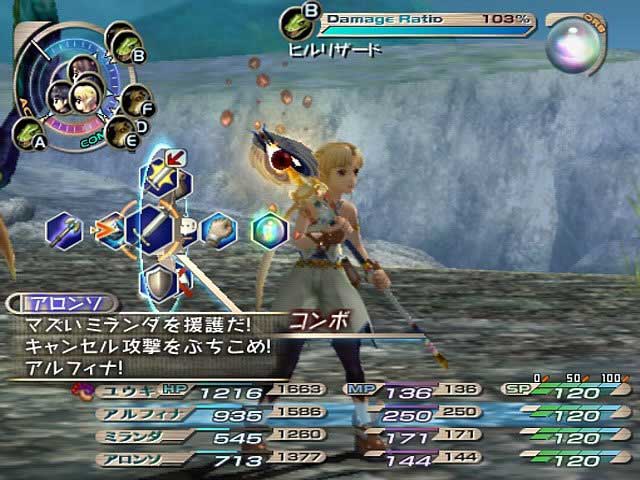Choose the axe command icon
640x480 pixels.
(64, 230)
